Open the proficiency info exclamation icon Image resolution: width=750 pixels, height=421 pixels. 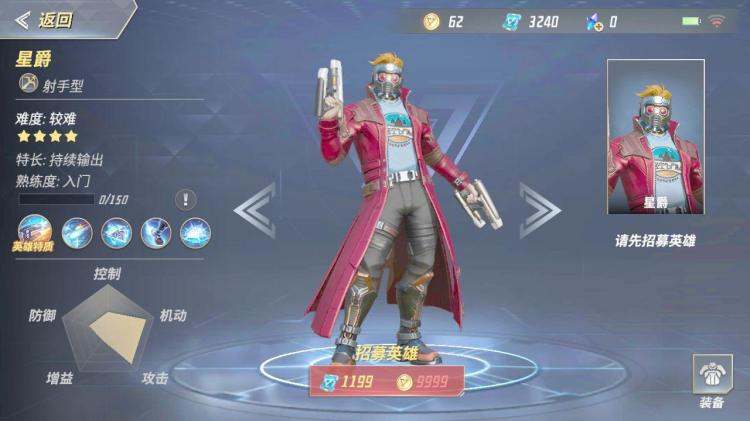(x=186, y=199)
